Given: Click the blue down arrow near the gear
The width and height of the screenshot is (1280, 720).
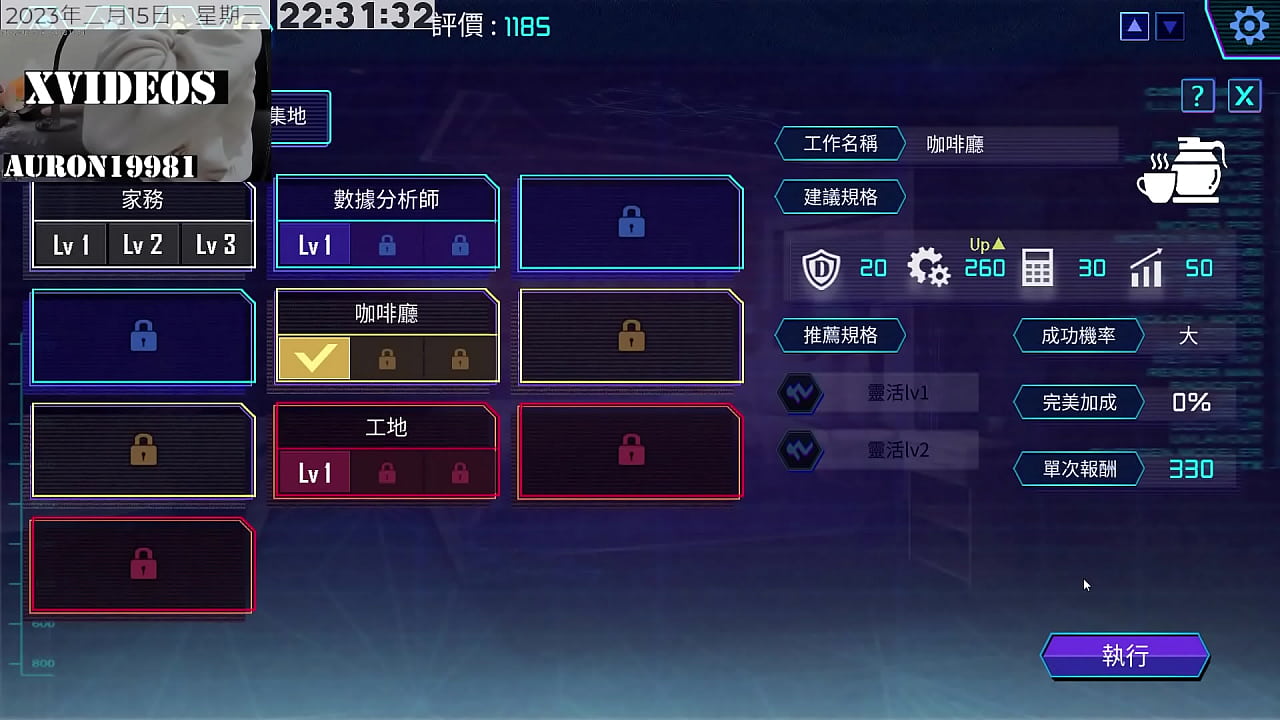Looking at the screenshot, I should [1170, 26].
